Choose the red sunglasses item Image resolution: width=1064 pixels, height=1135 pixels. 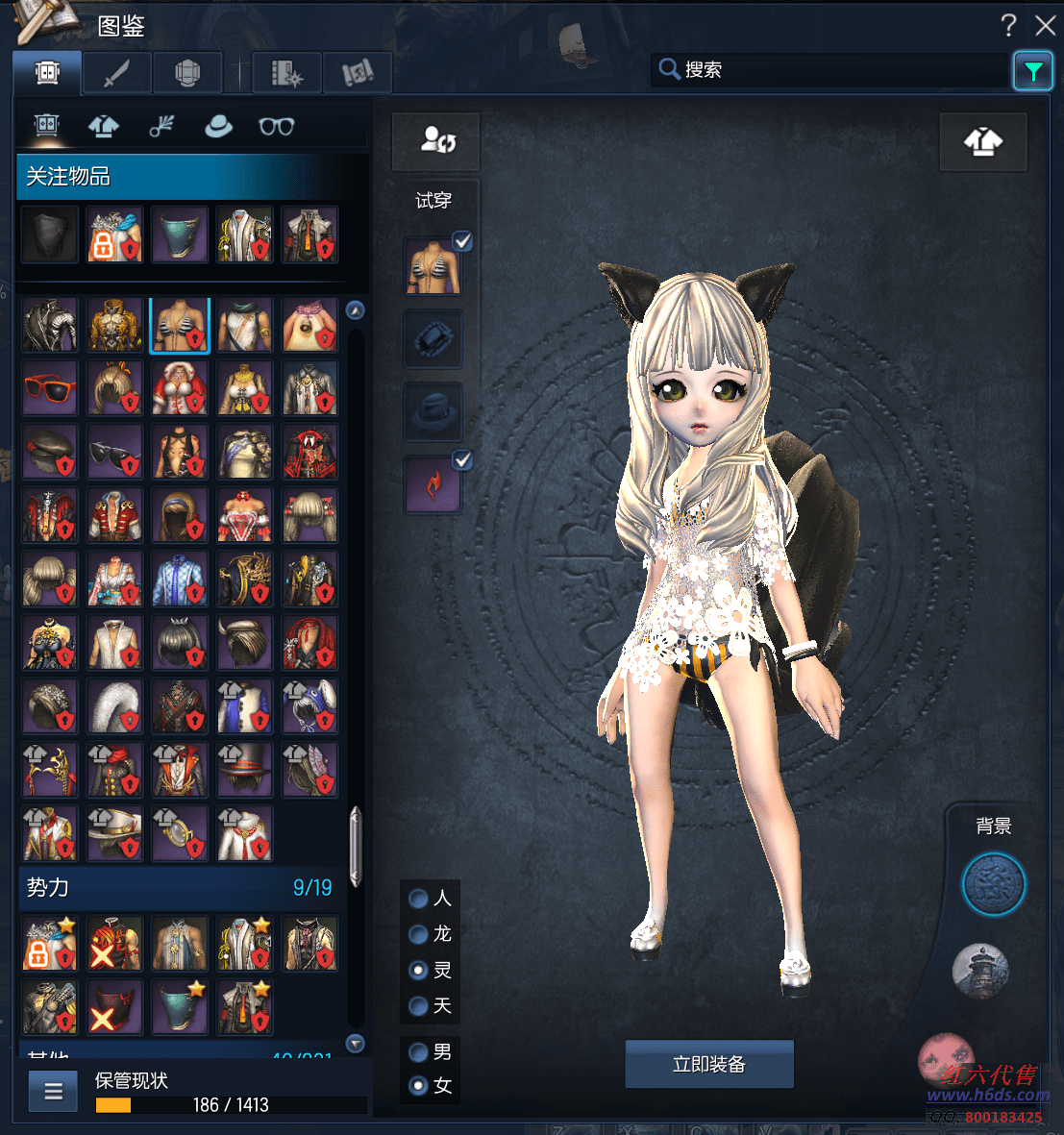point(50,388)
